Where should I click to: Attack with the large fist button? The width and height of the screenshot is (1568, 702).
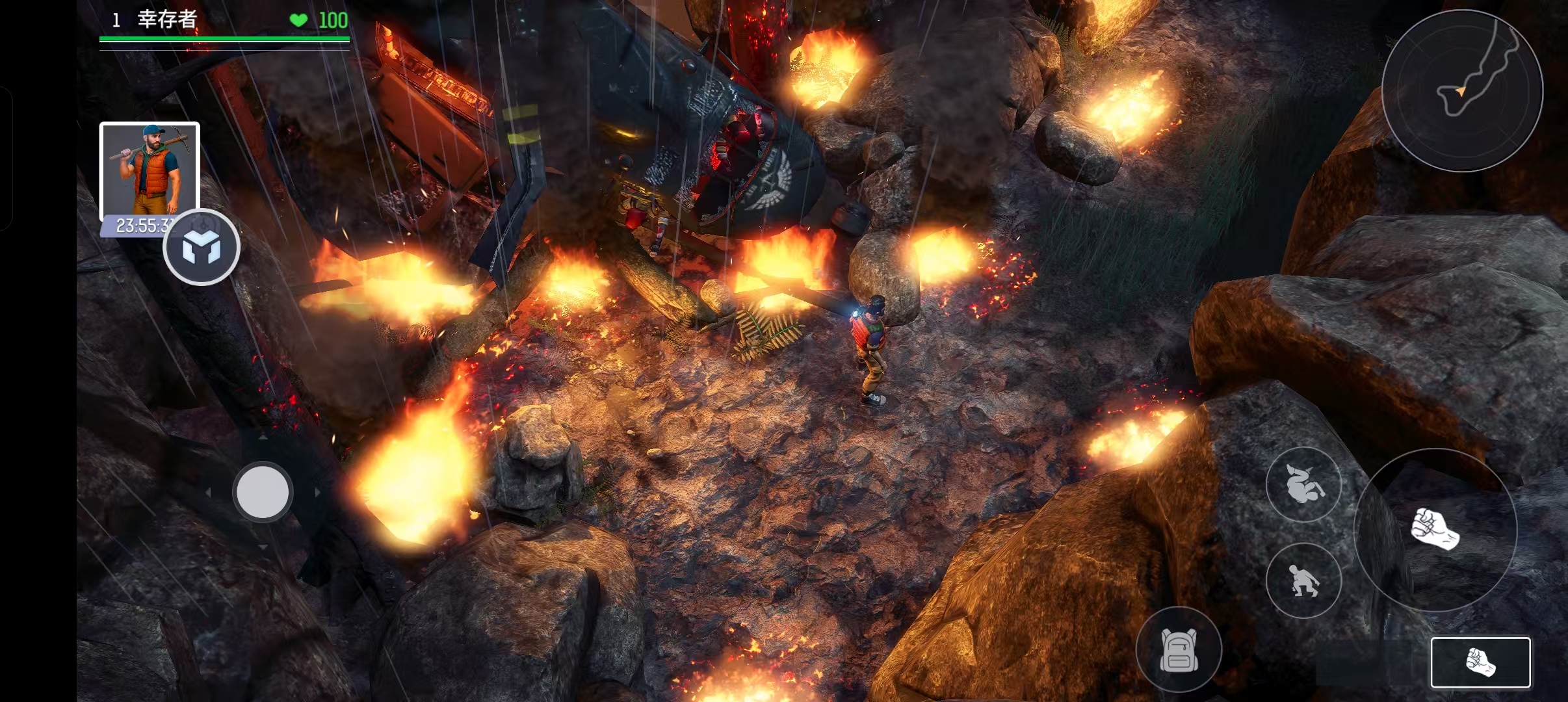pos(1435,530)
